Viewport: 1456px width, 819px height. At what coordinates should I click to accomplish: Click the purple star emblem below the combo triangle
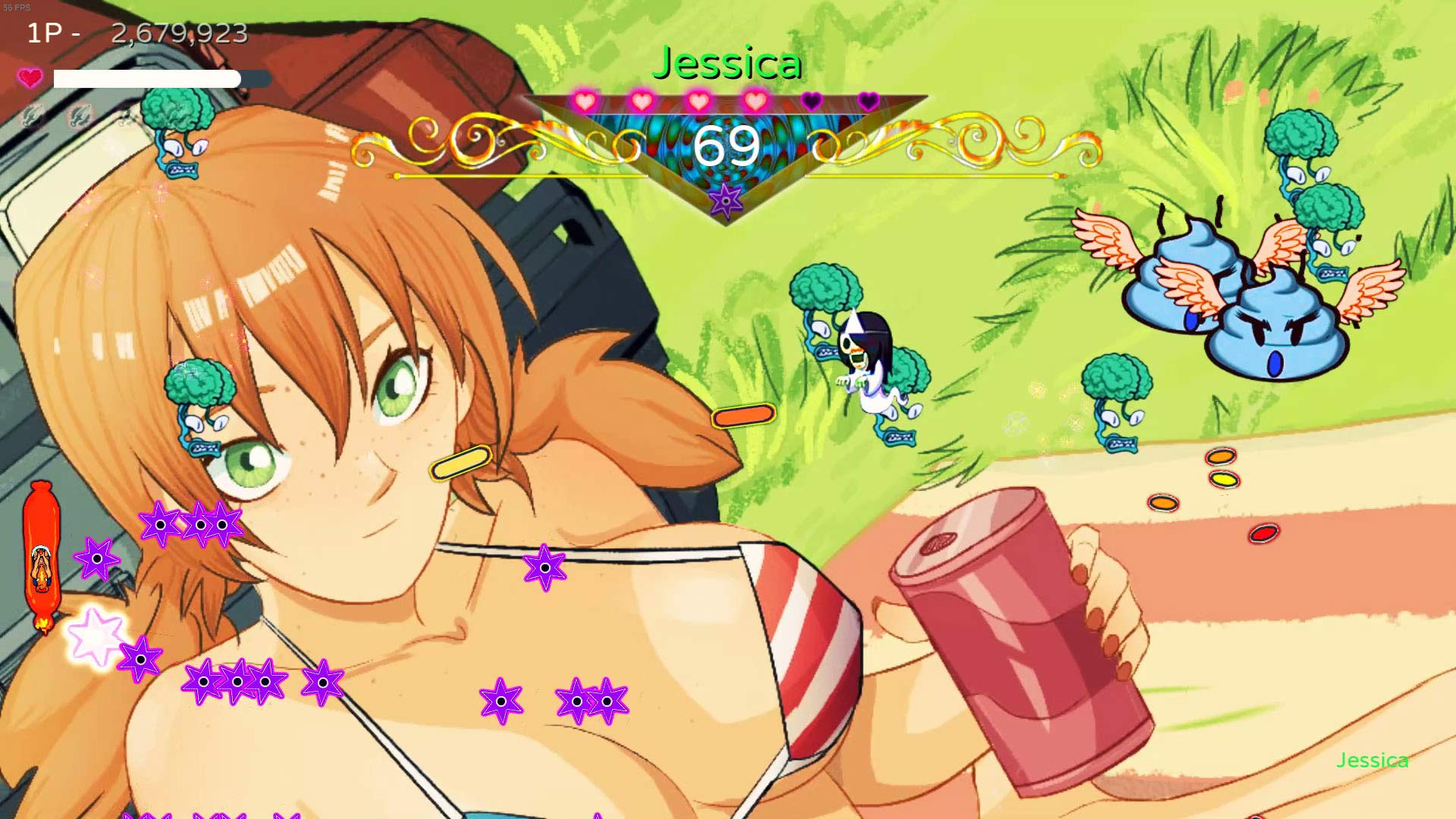[x=726, y=199]
